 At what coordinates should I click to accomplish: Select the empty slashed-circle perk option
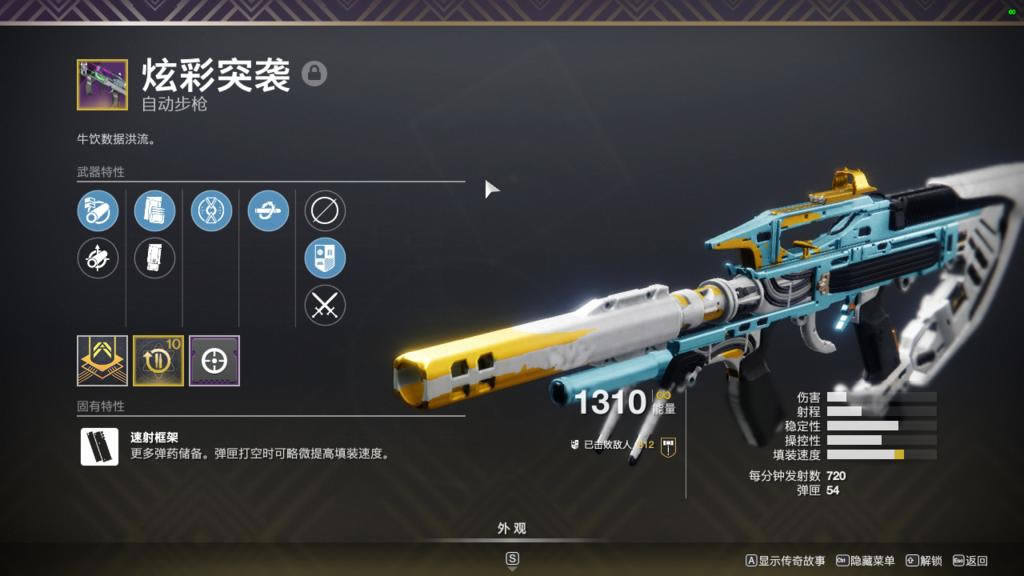point(325,211)
